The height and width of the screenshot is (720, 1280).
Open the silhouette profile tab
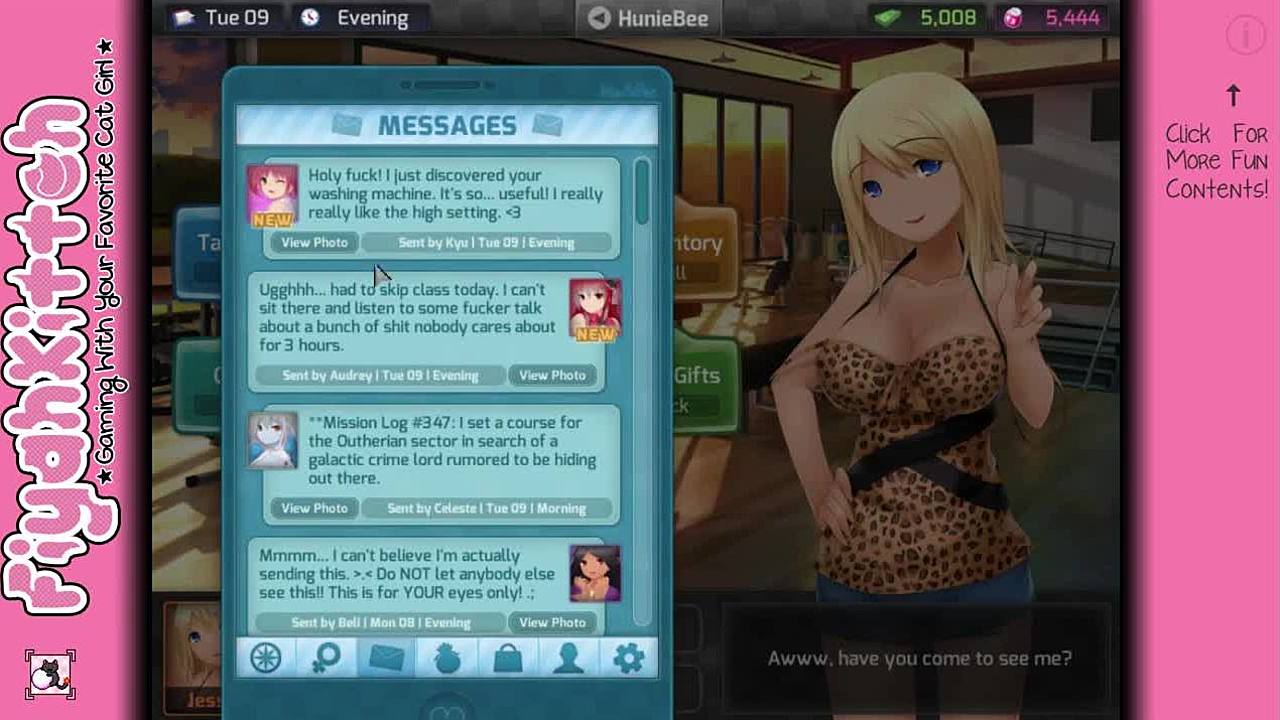(568, 658)
